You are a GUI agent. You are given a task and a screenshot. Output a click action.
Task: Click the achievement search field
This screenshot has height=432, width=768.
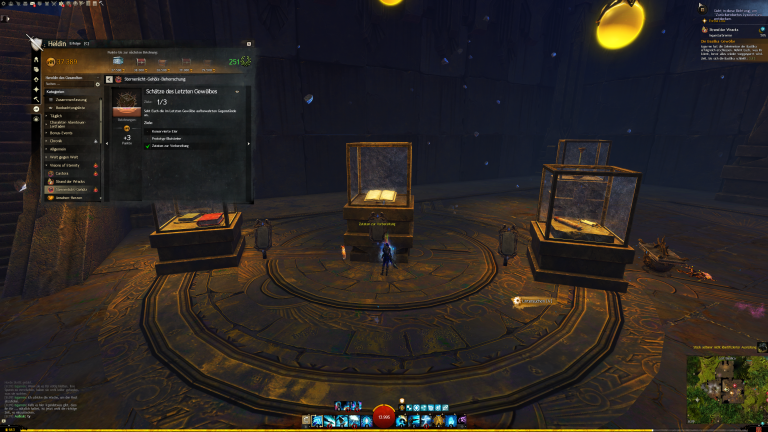[68, 82]
